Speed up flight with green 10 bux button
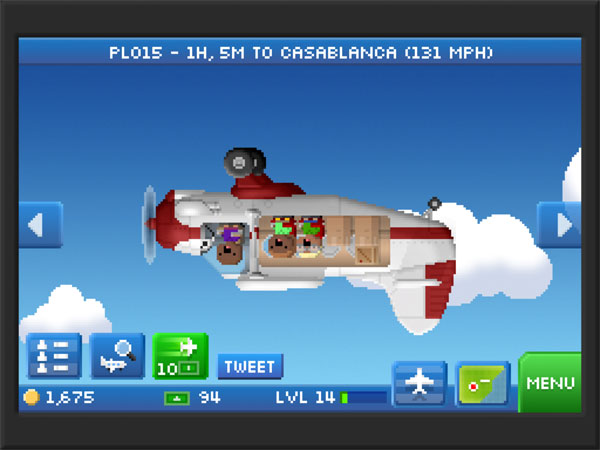 click(x=180, y=357)
